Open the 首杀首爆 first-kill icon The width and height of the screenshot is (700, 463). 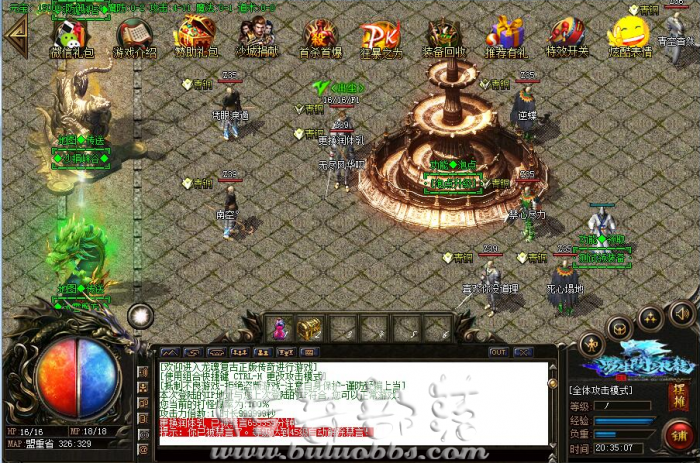[x=318, y=37]
